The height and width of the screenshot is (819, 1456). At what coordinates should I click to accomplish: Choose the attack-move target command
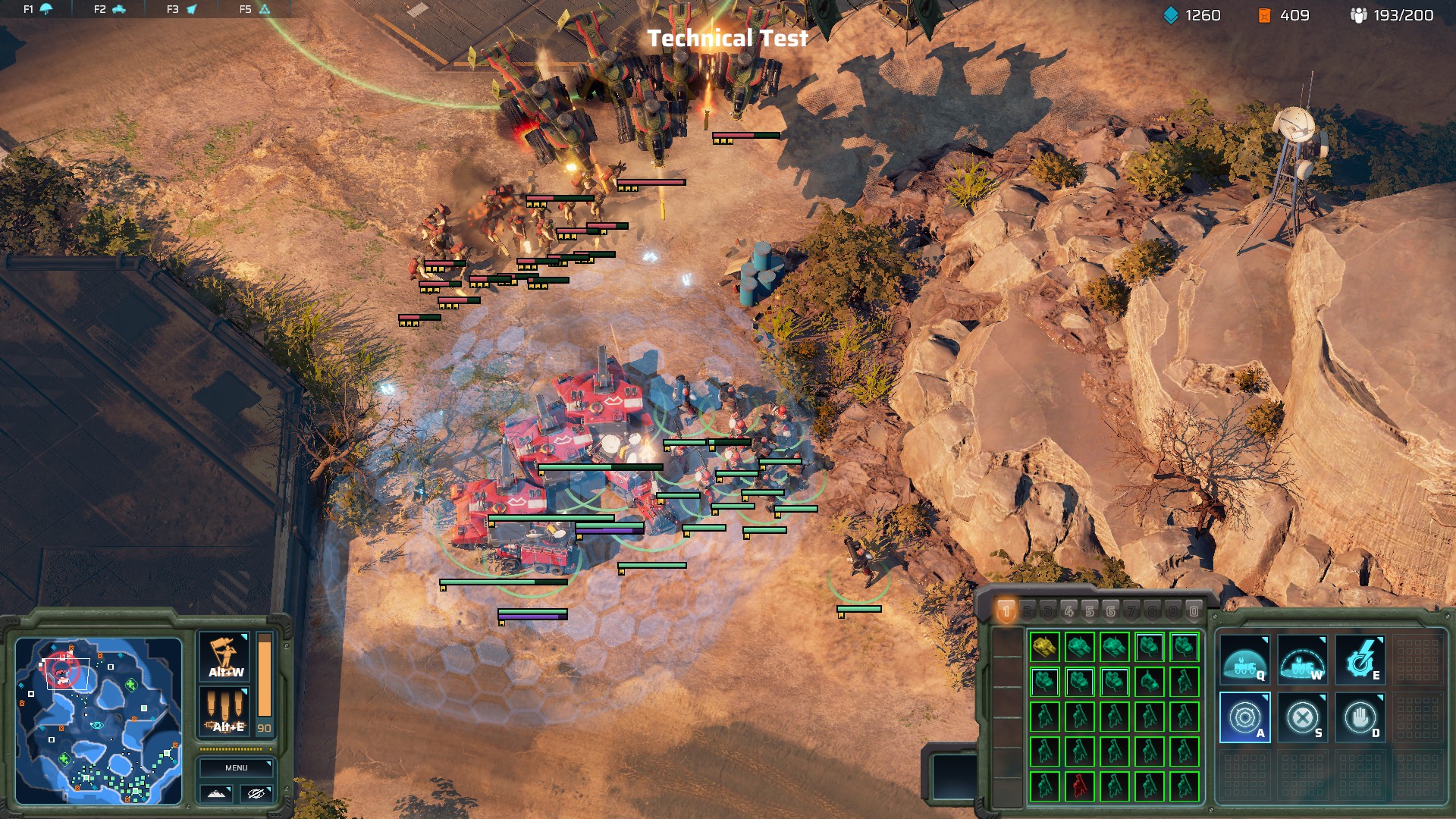pos(1244,717)
